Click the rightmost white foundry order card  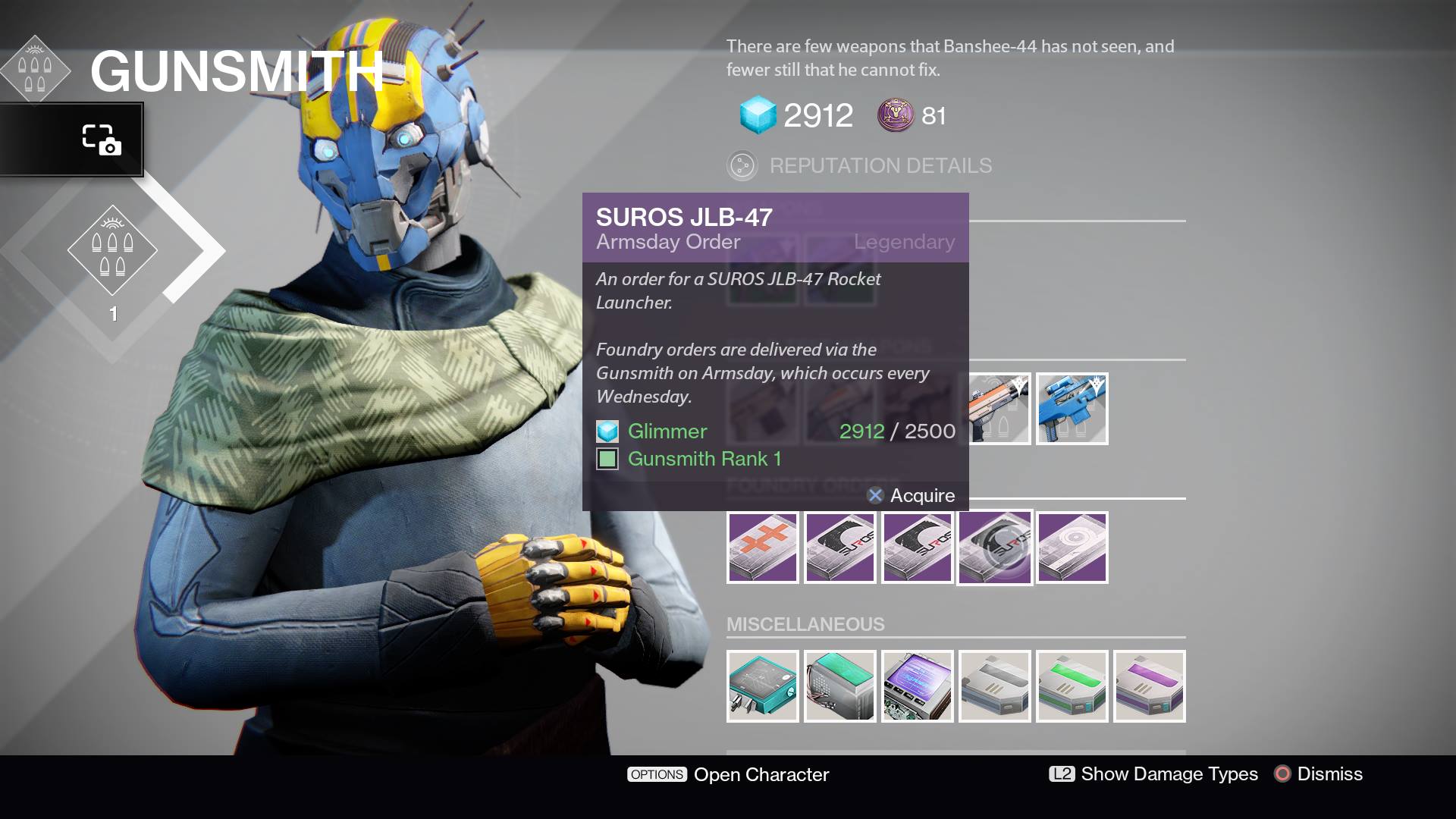coord(1072,547)
